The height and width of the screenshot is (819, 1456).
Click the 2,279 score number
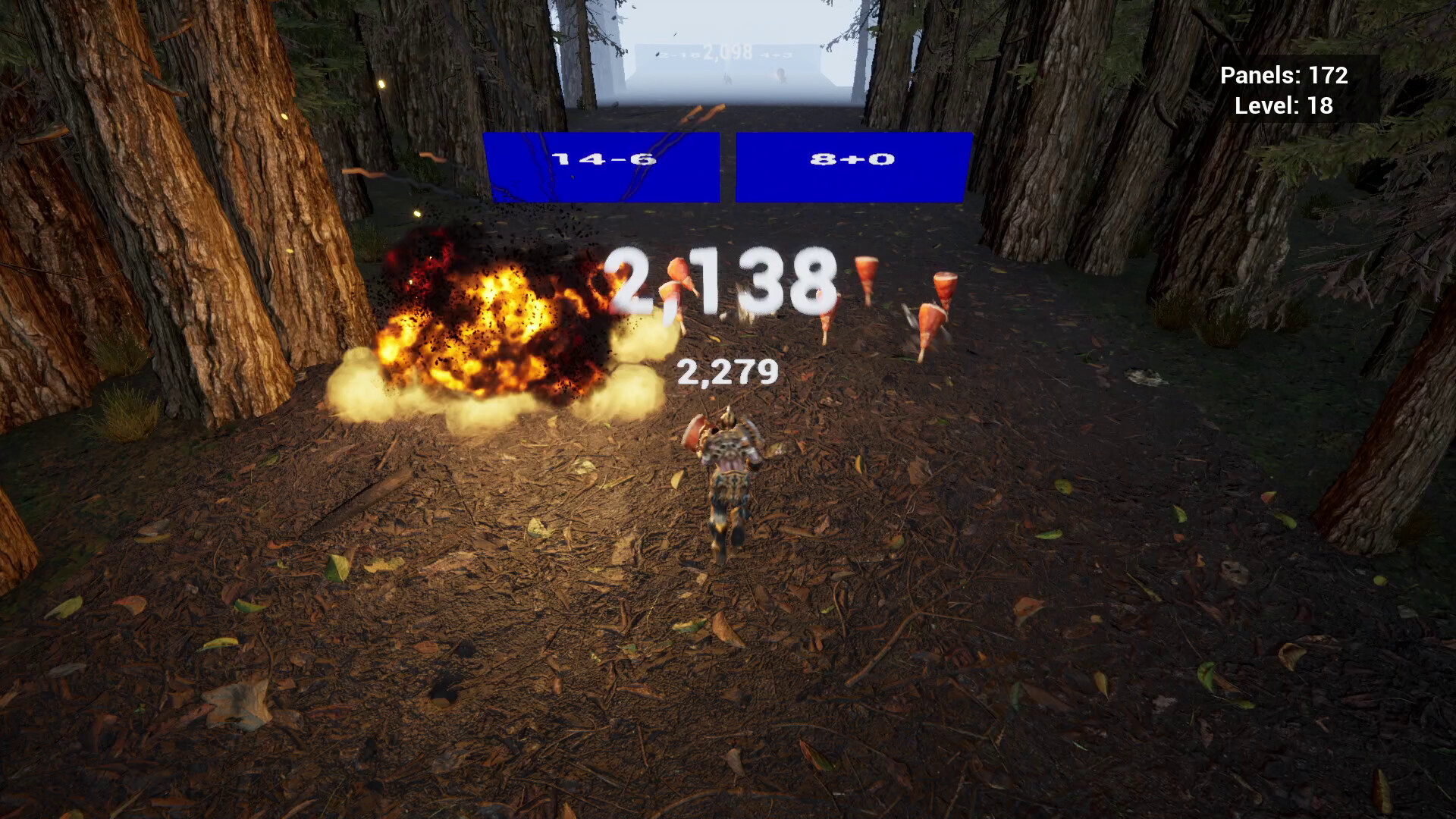[x=730, y=372]
